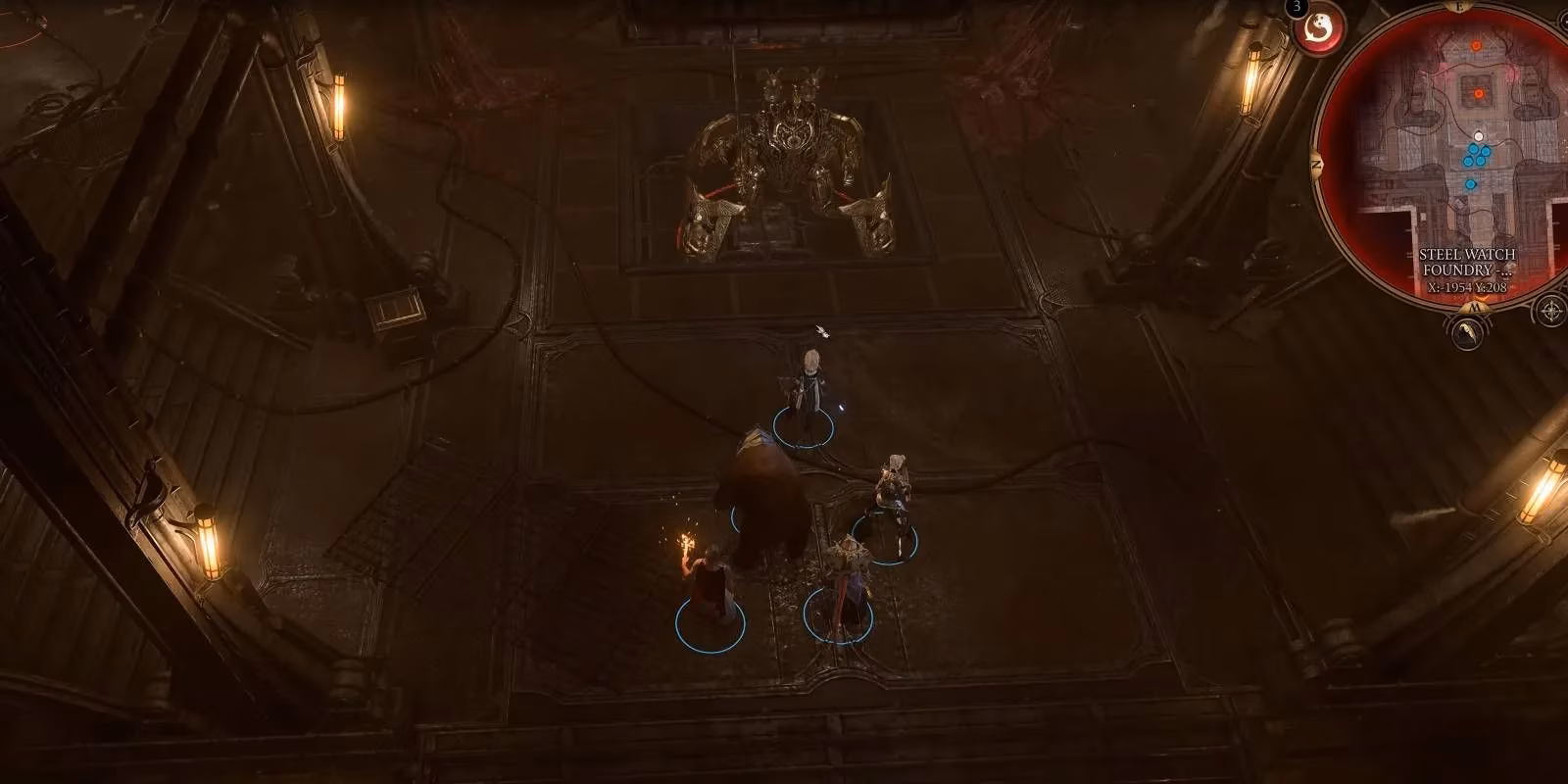
Task: Click the "E" letter on the minimap ring
Action: tap(1460, 7)
